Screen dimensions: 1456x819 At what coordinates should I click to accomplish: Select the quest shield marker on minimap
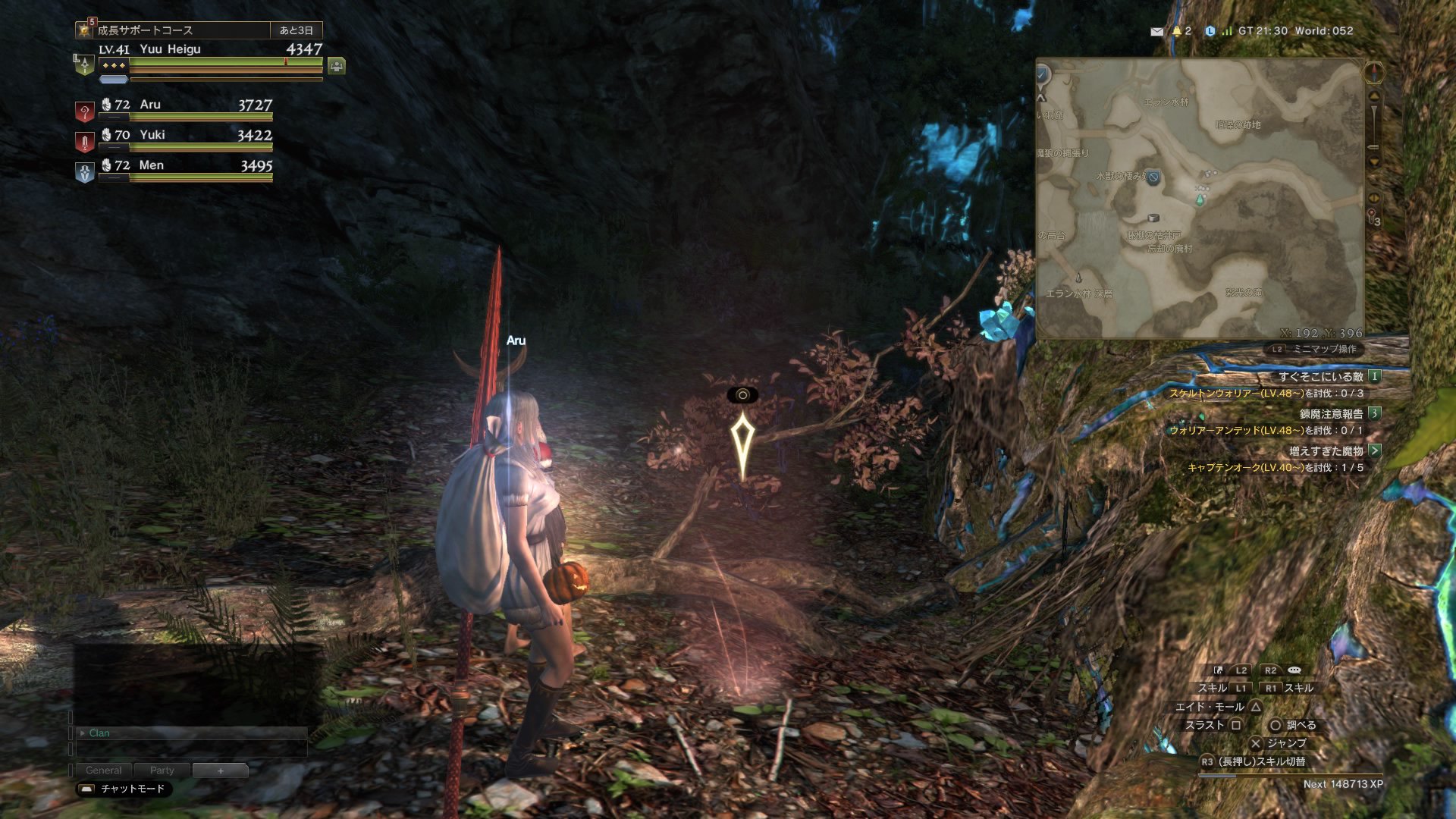click(x=1153, y=177)
